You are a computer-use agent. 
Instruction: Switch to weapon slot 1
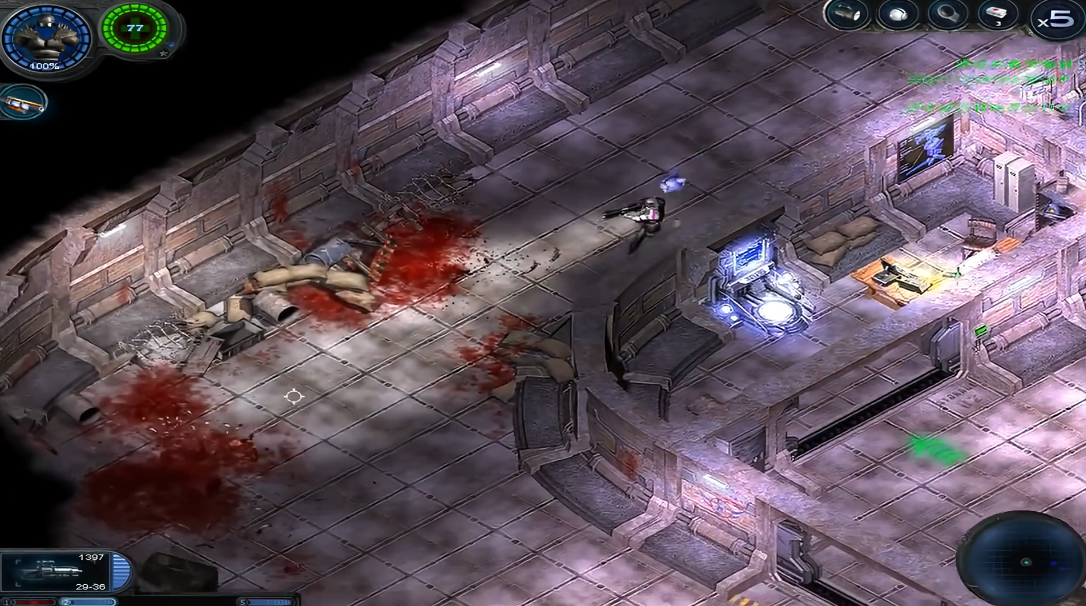point(28,602)
